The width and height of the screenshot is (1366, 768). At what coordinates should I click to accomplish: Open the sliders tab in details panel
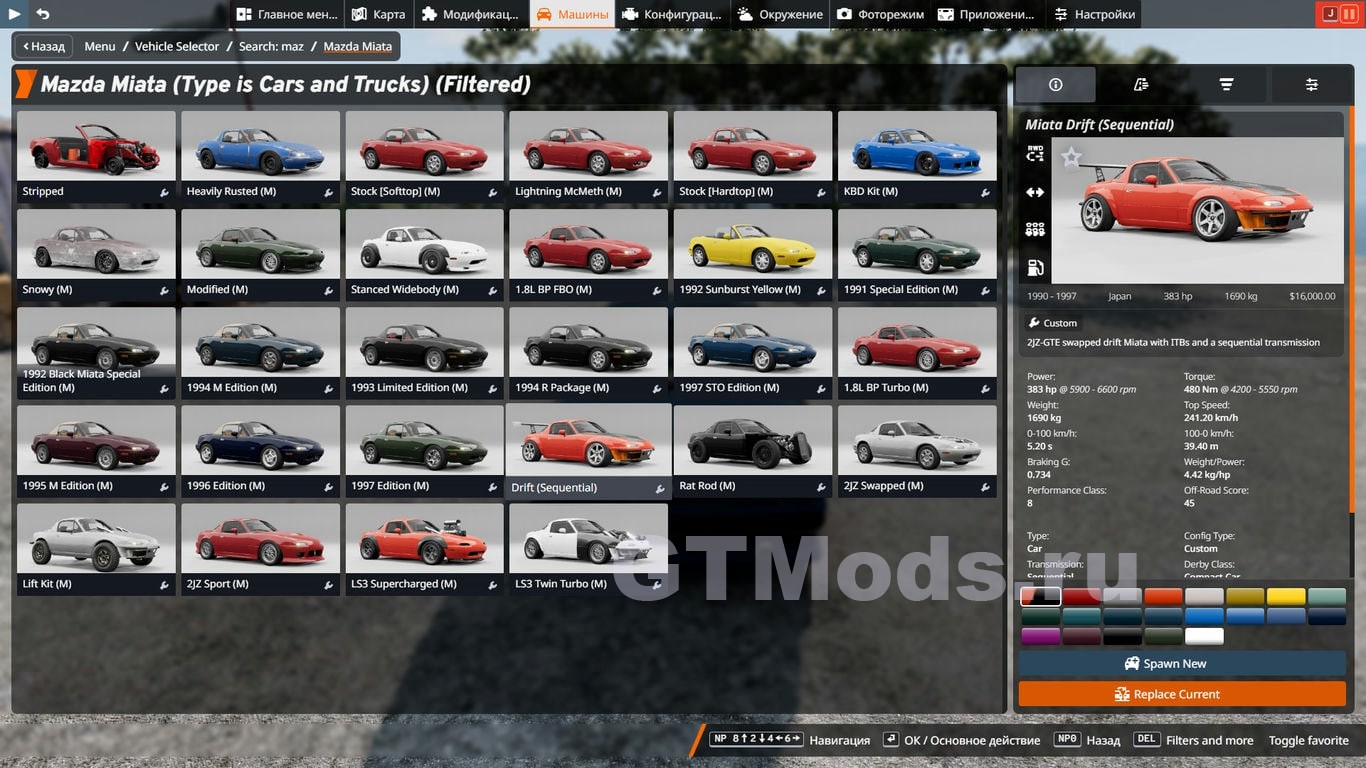[1311, 85]
